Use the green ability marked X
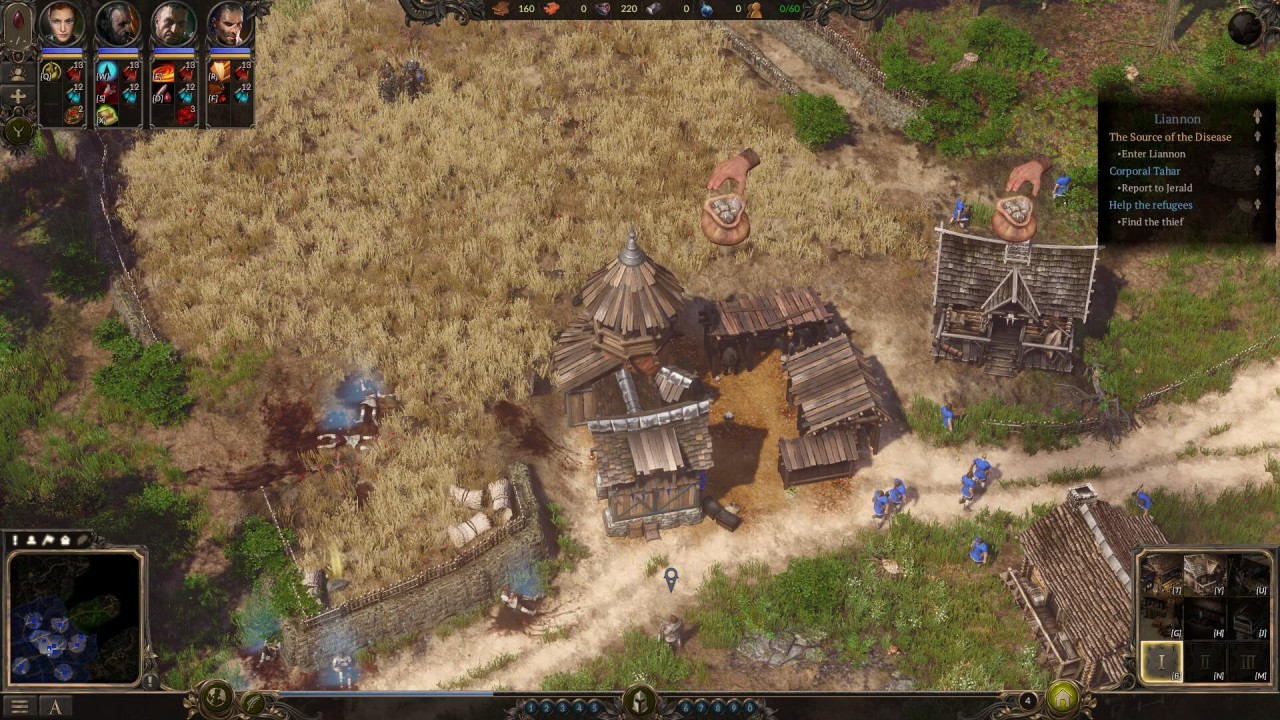This screenshot has height=720, width=1280. pyautogui.click(x=106, y=115)
